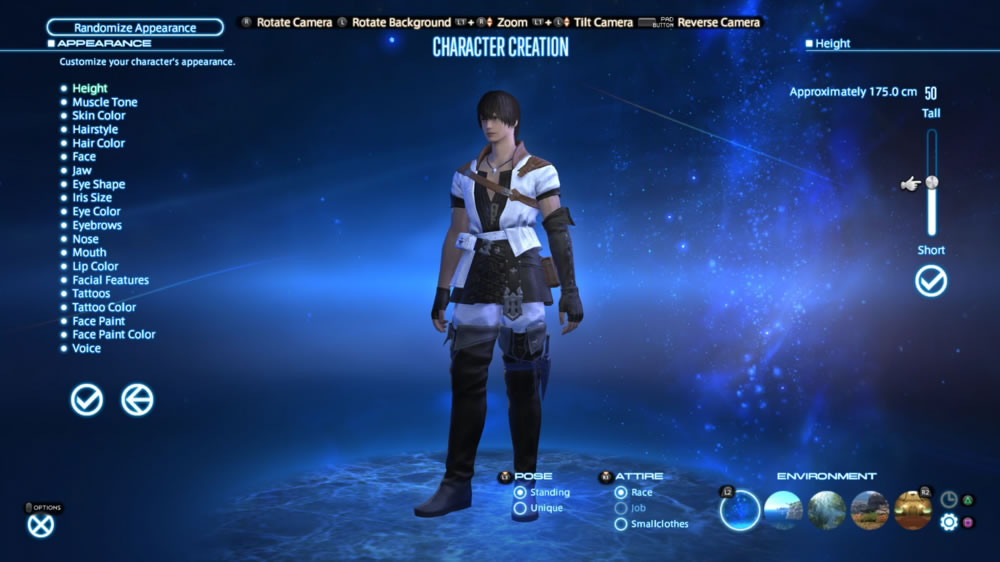Choose the Voice entry
Viewport: 1000px width, 562px height.
click(86, 348)
